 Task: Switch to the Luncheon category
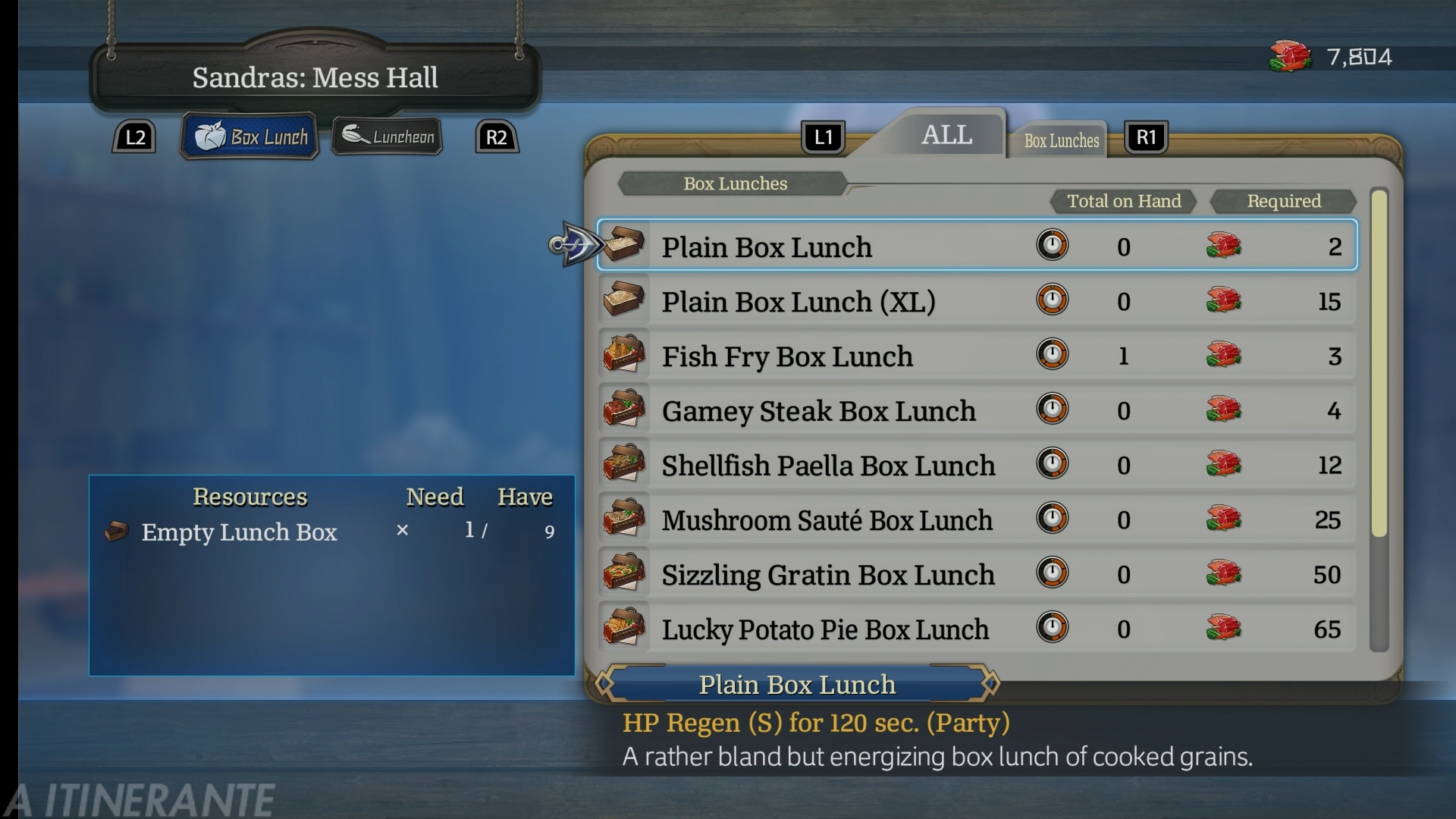click(388, 136)
